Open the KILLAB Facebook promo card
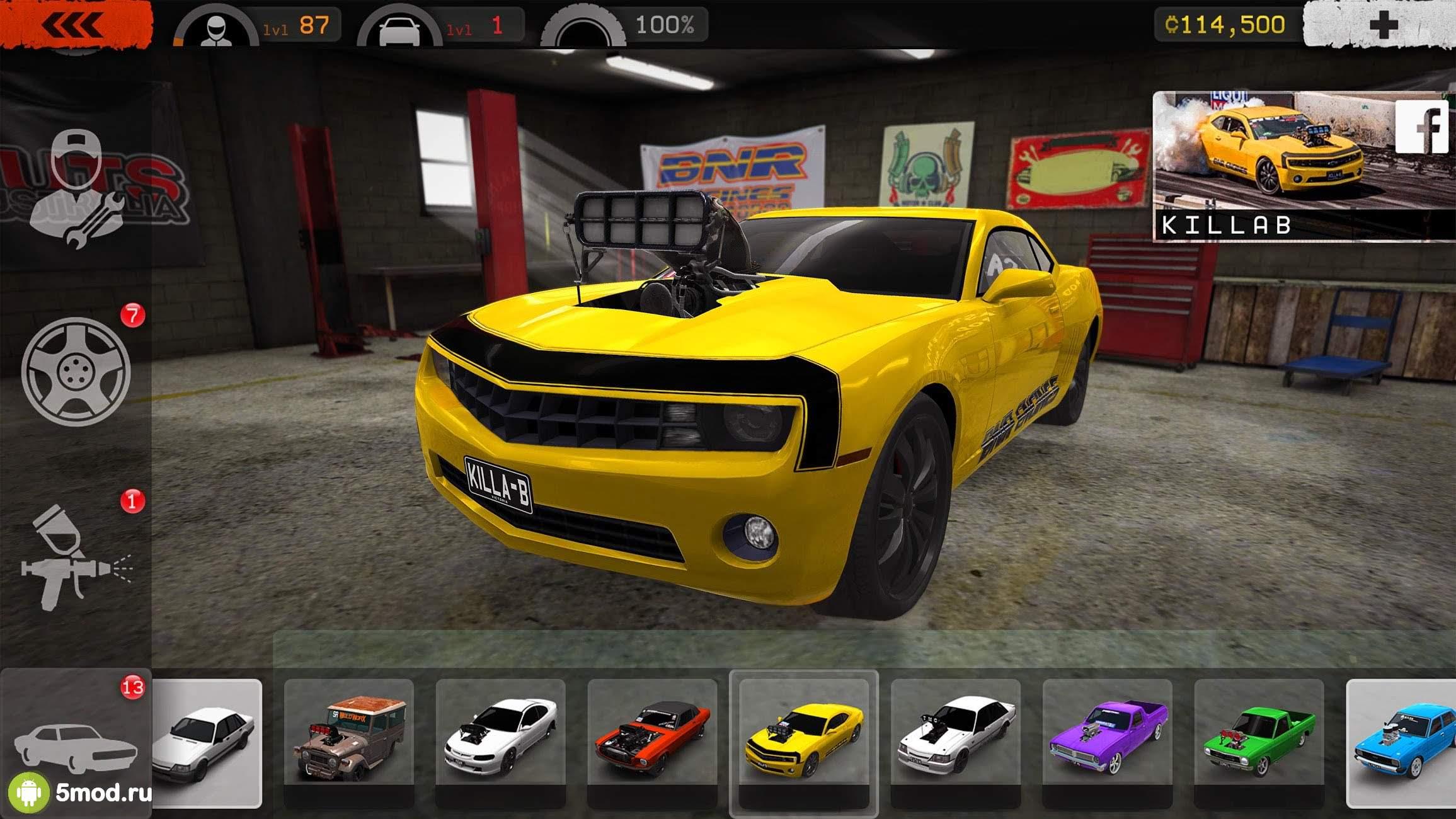 click(1303, 166)
